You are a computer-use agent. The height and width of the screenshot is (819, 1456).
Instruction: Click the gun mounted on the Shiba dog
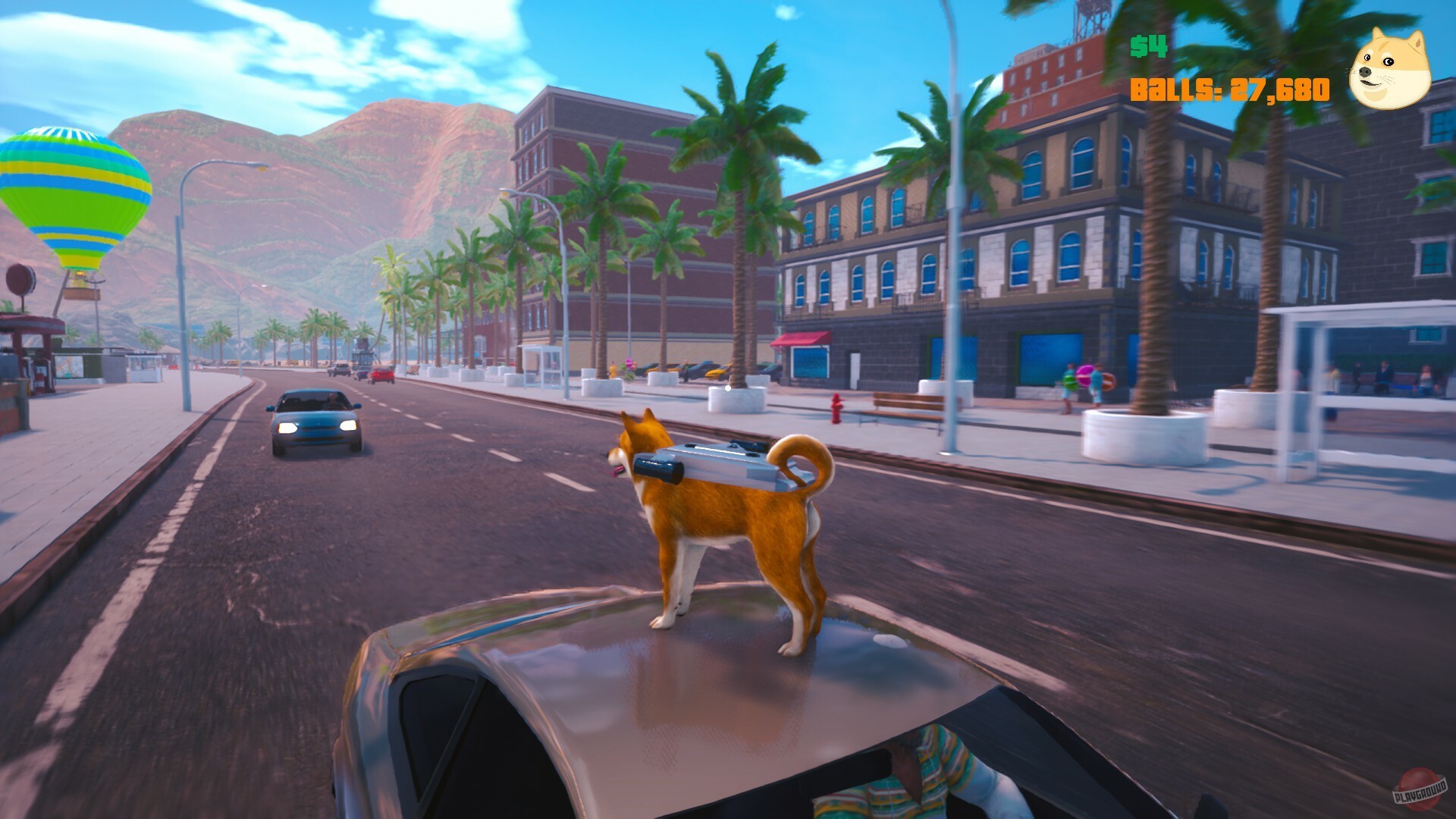[x=709, y=463]
